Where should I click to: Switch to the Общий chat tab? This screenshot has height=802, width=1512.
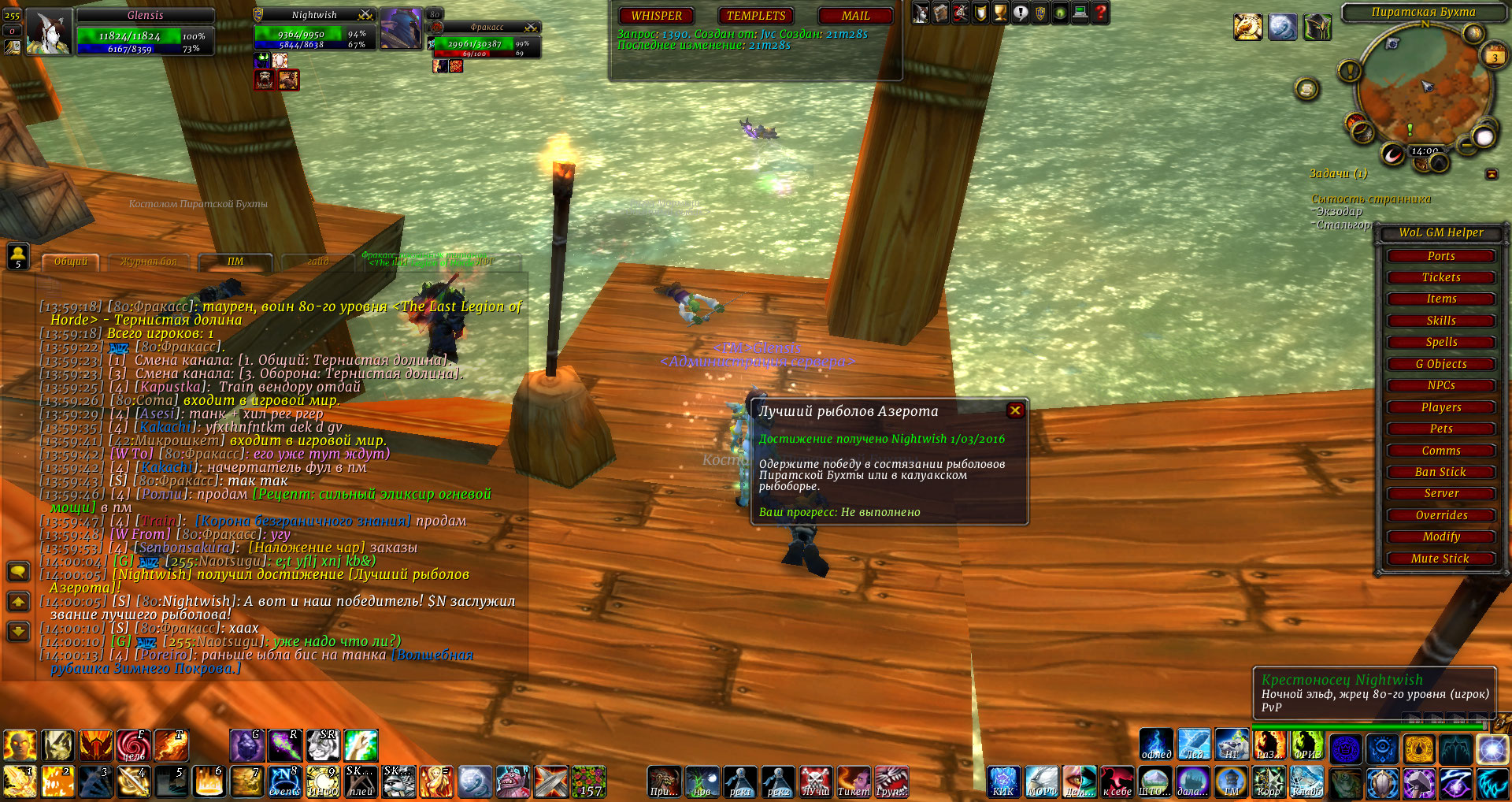[x=71, y=262]
